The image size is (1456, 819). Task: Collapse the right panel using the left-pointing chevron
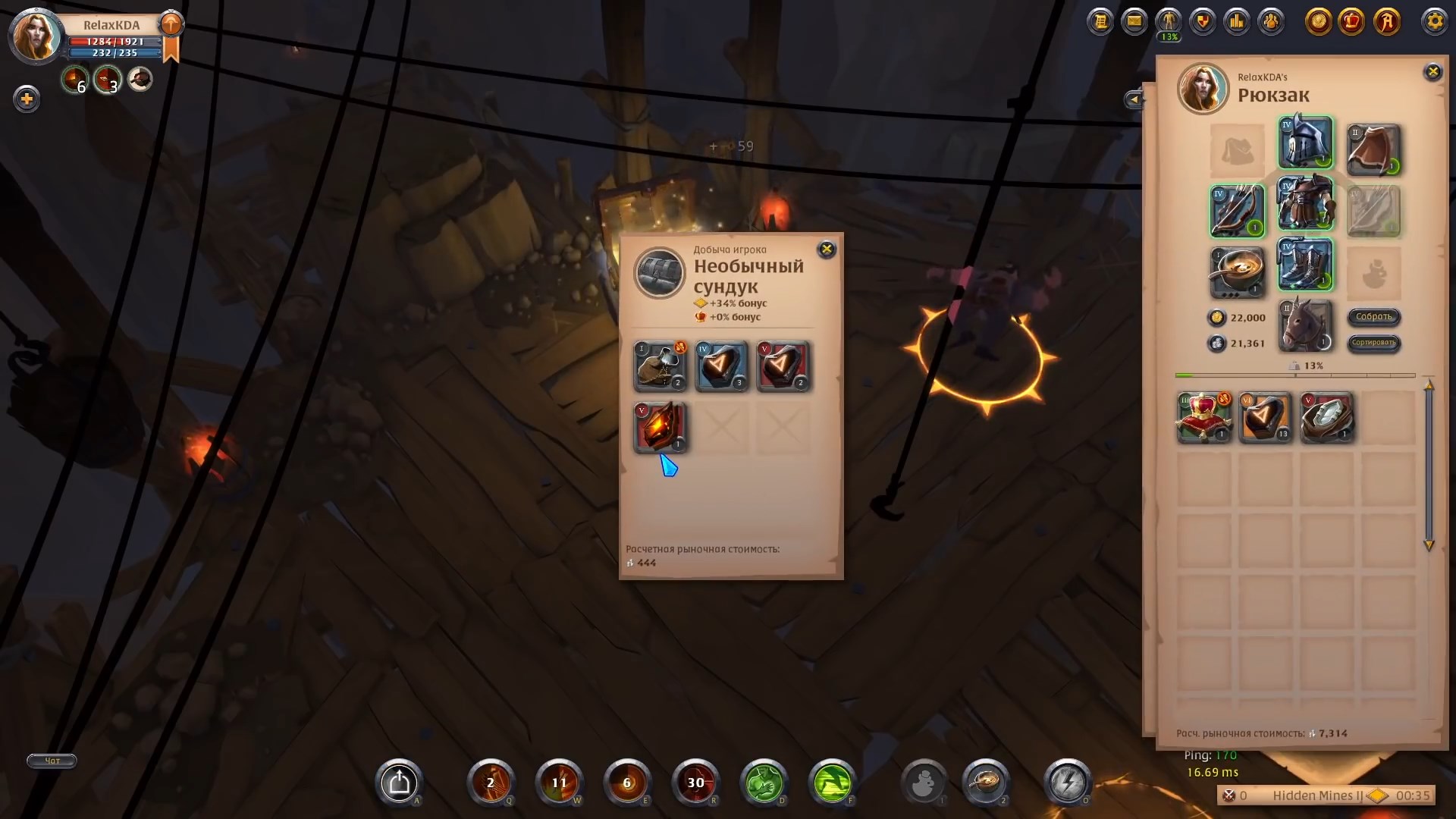coord(1134,99)
